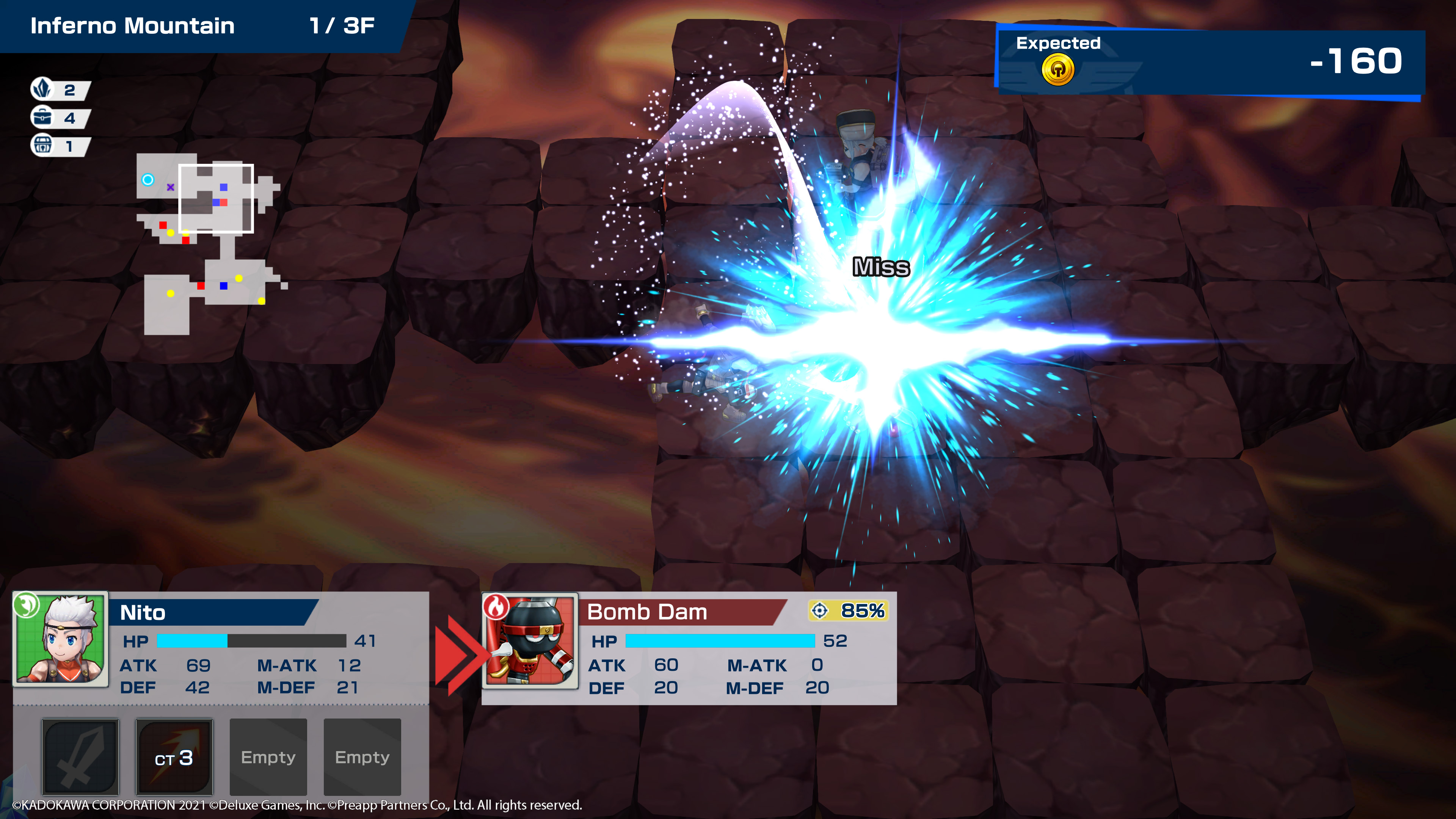The height and width of the screenshot is (819, 1456).
Task: Click the blue crystal counter icon
Action: click(42, 89)
